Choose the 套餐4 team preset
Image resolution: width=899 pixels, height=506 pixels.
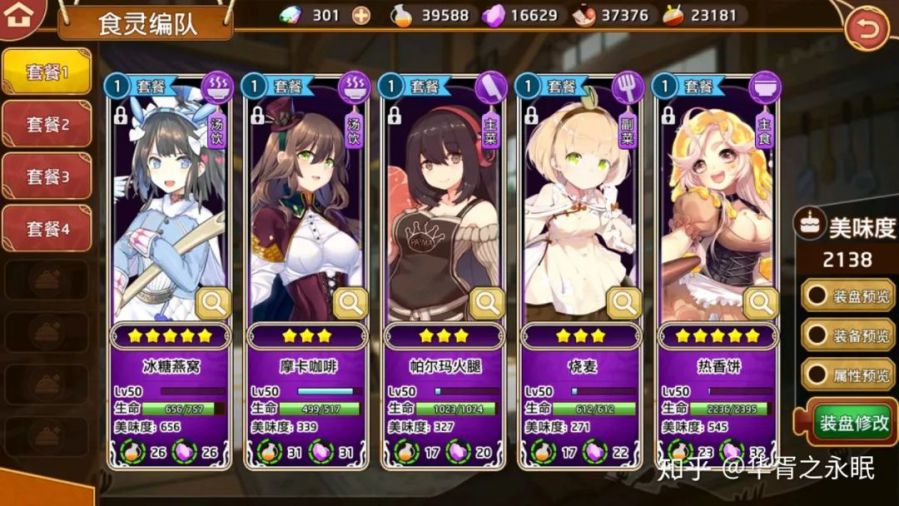pyautogui.click(x=47, y=228)
